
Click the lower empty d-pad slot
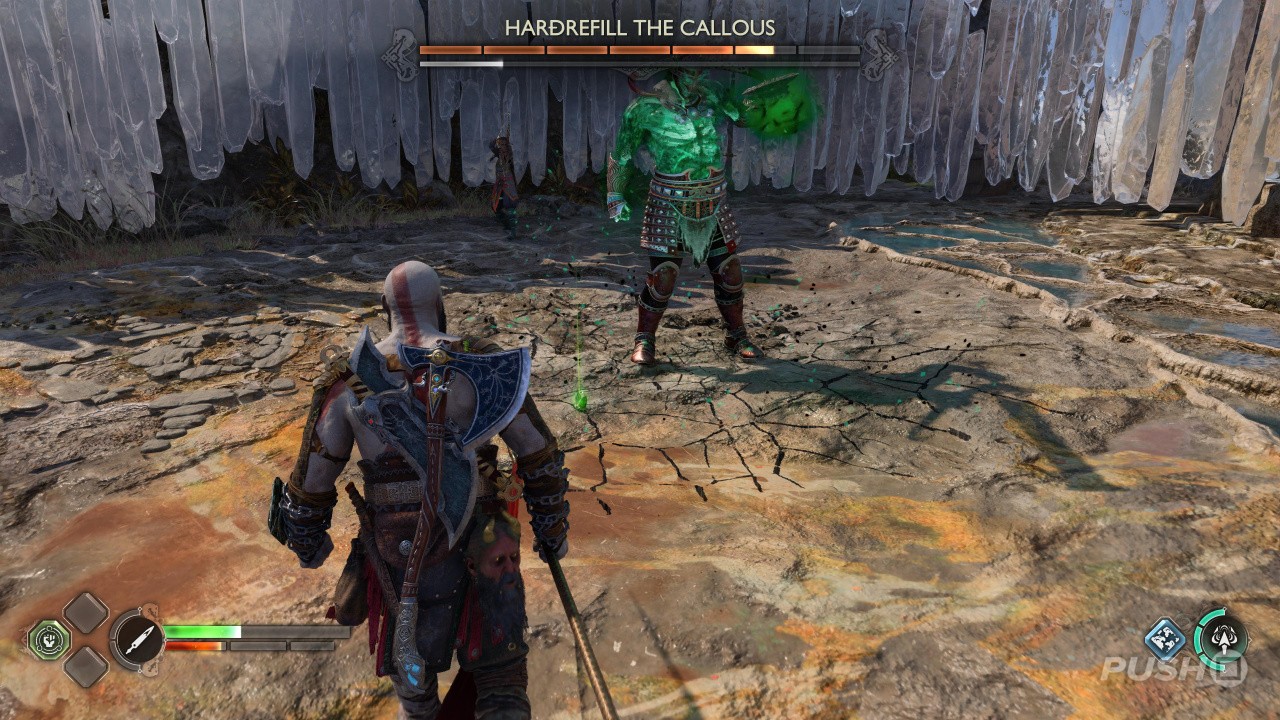coord(87,666)
